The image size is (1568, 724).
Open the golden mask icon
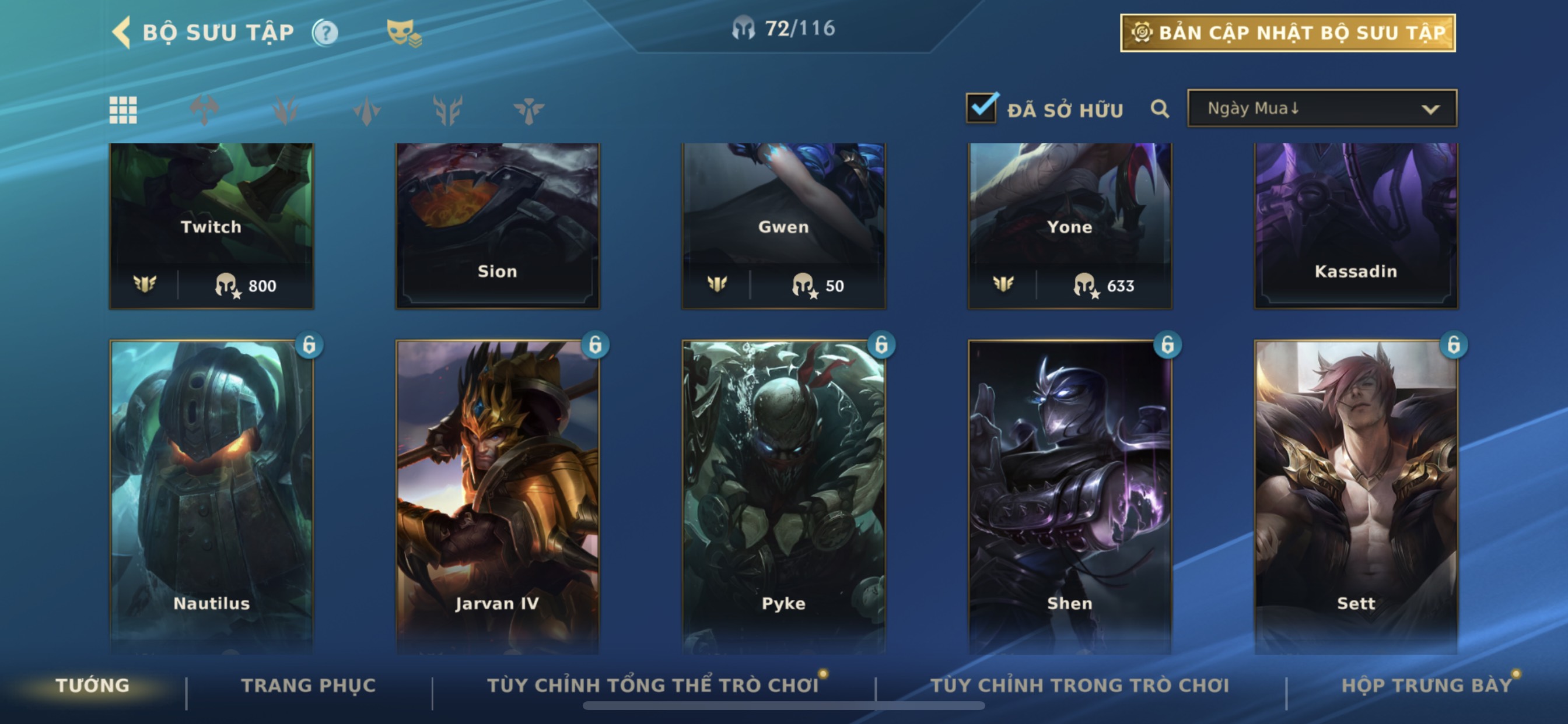tap(403, 33)
